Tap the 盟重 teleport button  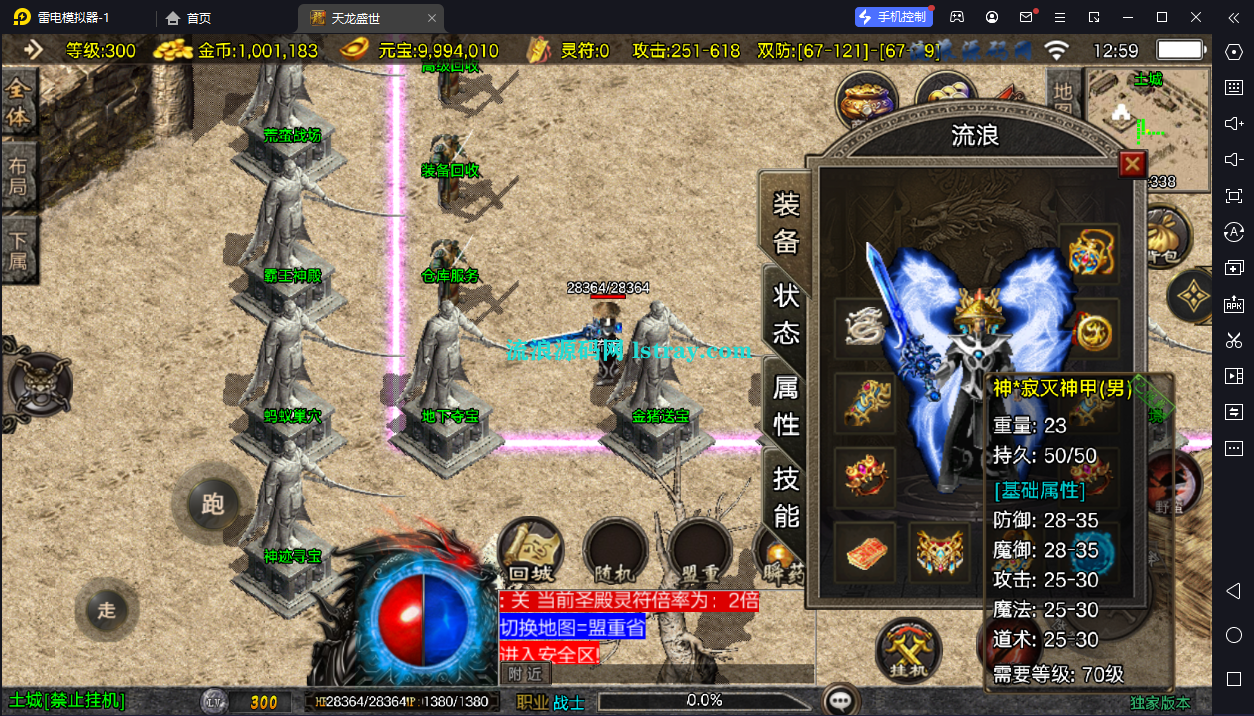pos(700,551)
